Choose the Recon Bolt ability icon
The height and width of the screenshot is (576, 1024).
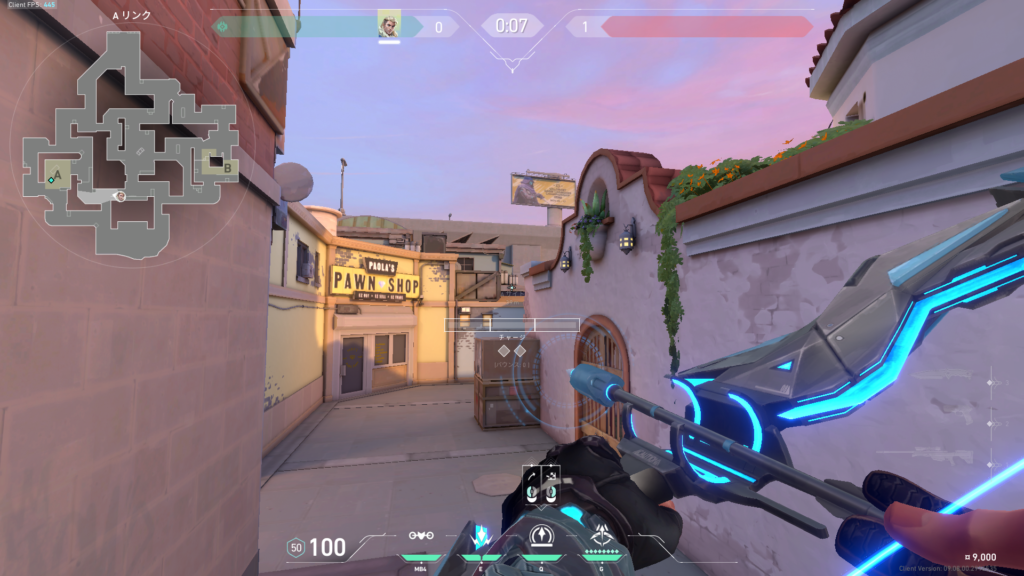[541, 536]
